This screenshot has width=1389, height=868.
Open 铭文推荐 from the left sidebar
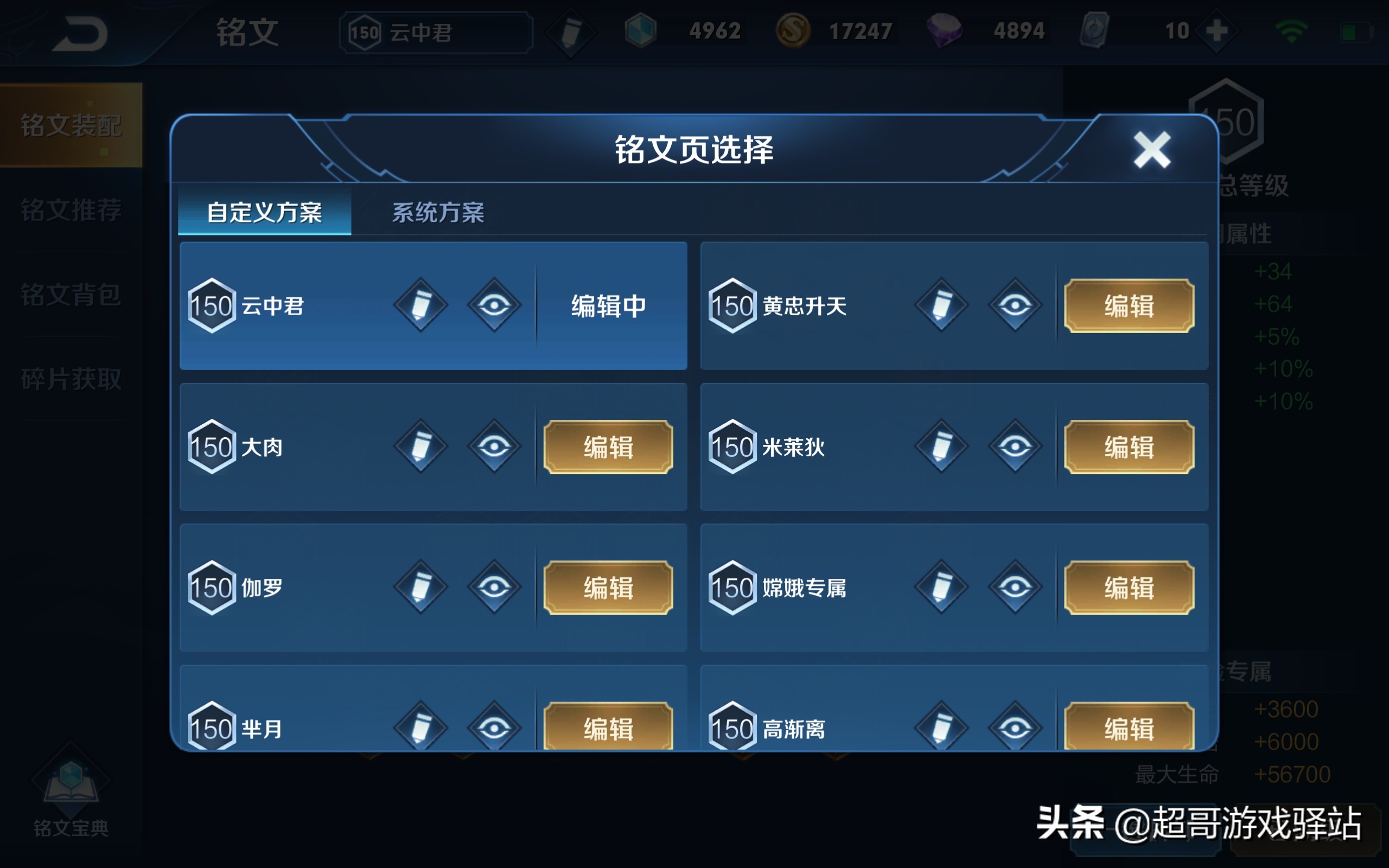(71, 211)
